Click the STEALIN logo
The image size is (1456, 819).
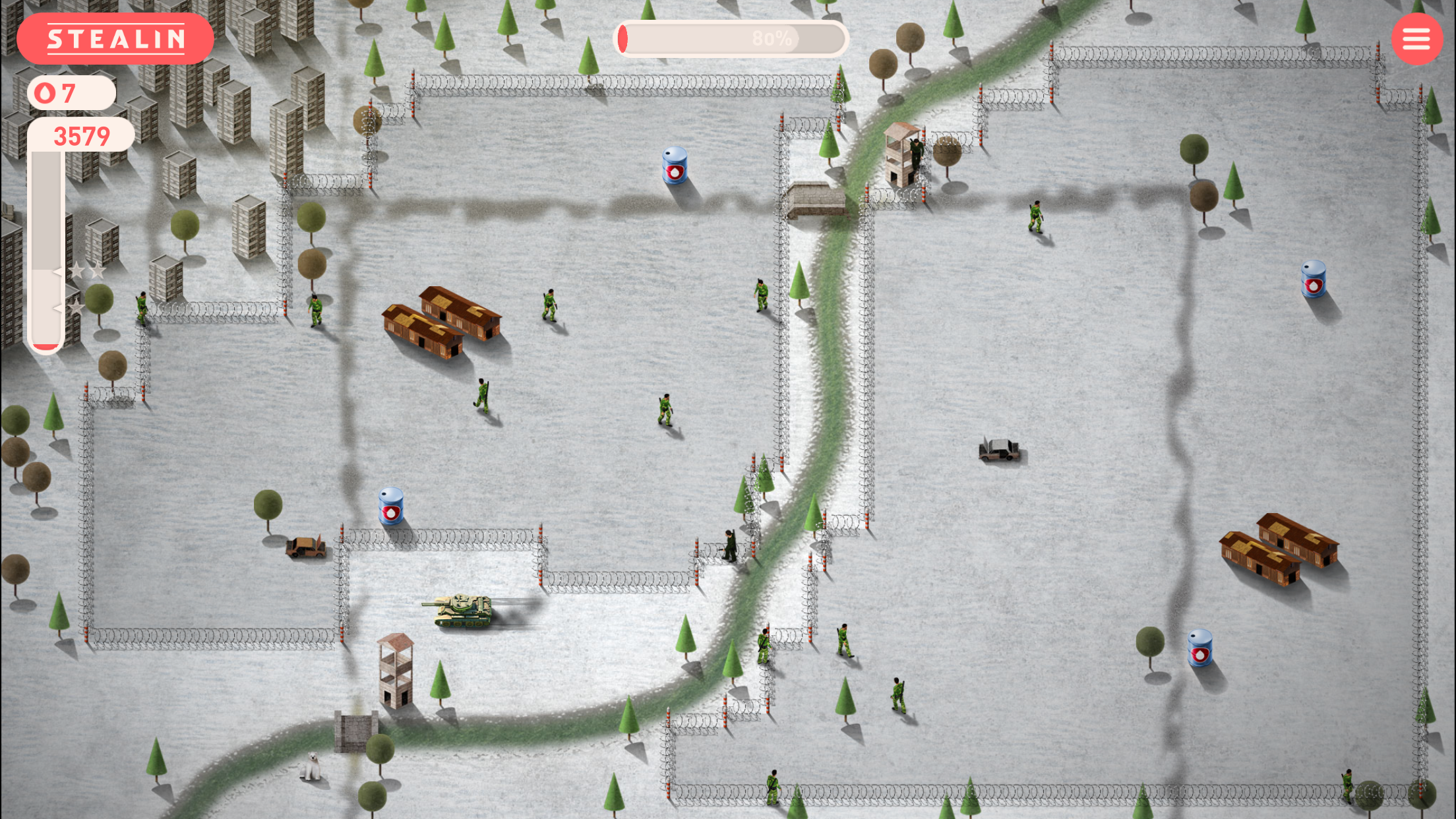click(116, 38)
